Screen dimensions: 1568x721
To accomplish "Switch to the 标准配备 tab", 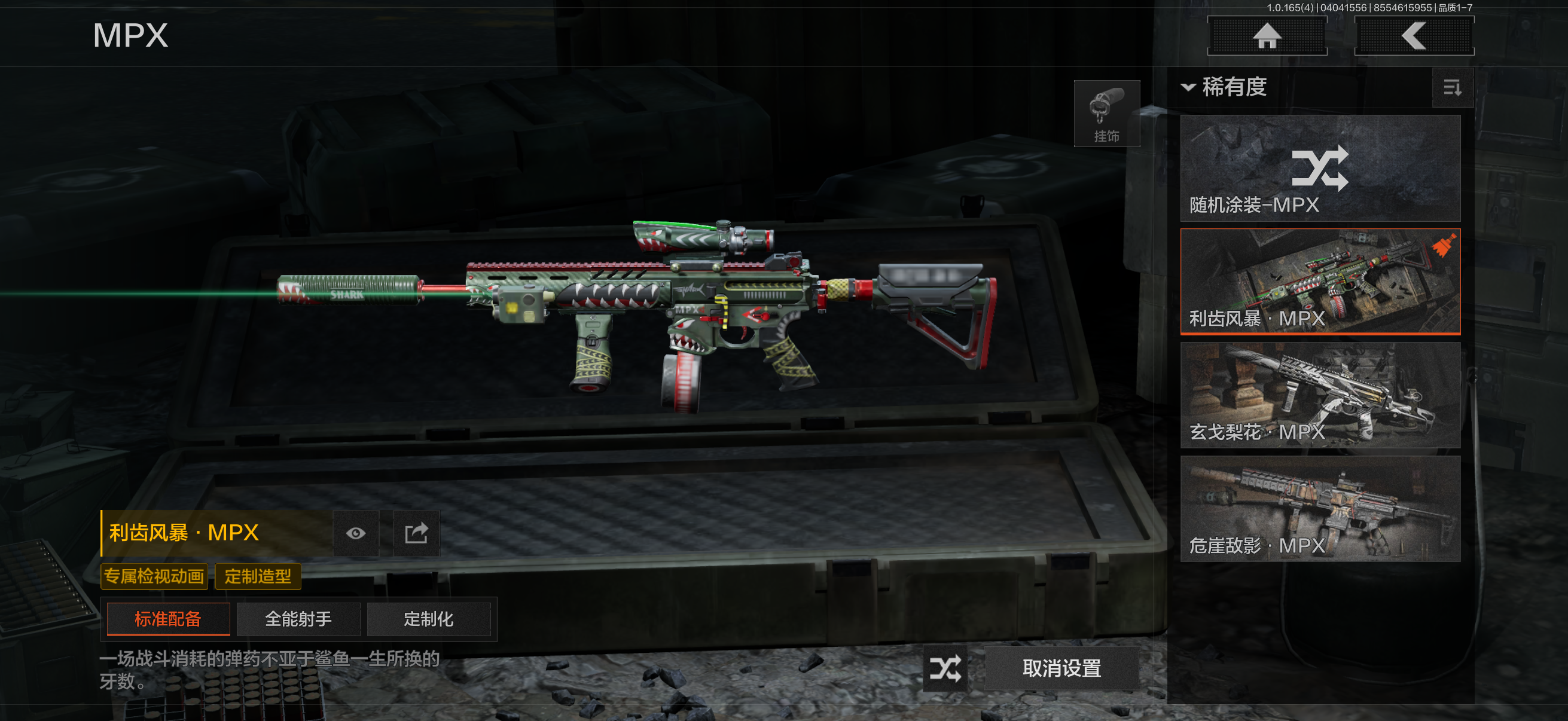I will pyautogui.click(x=168, y=619).
